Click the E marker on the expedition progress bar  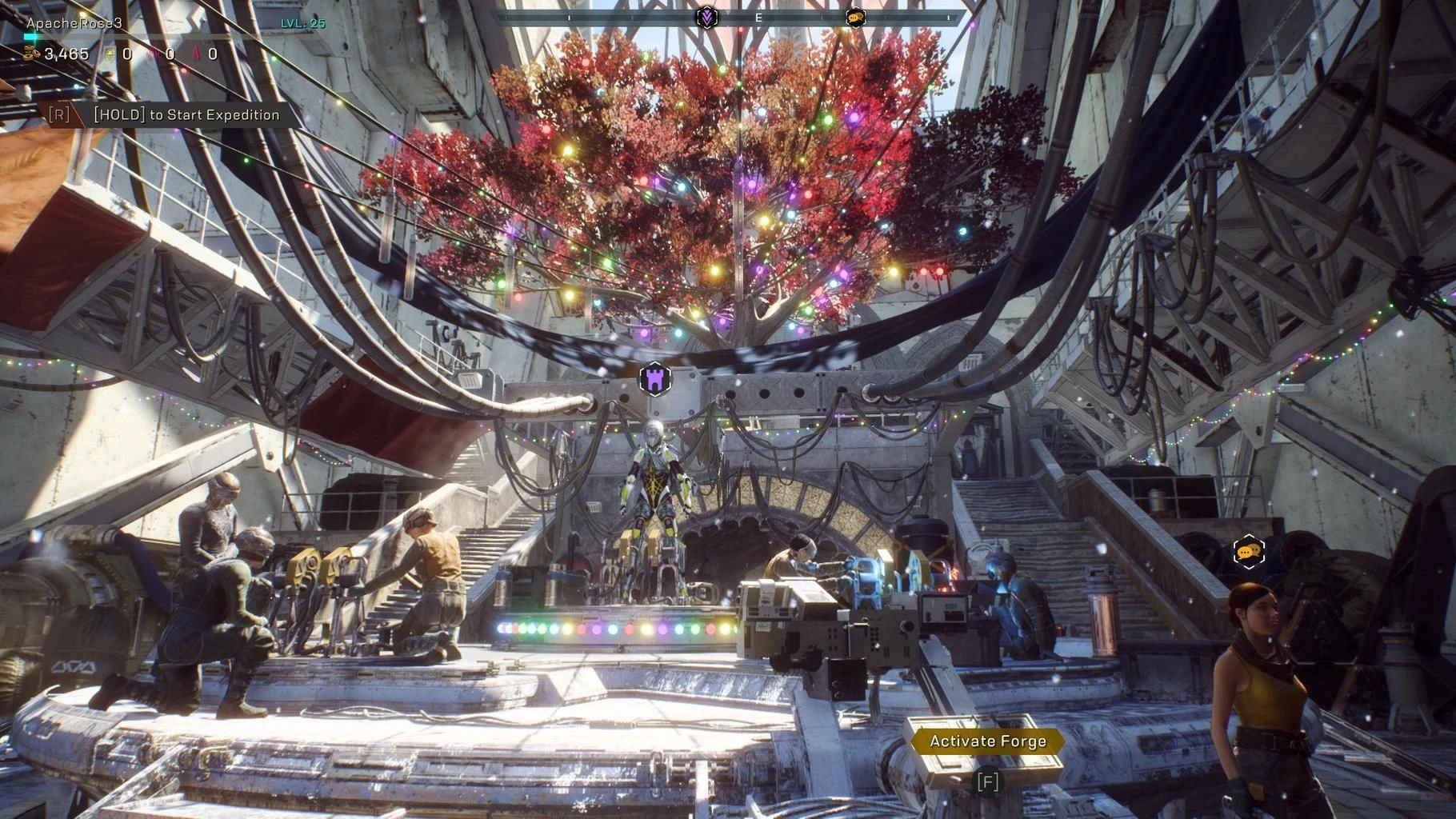point(758,17)
